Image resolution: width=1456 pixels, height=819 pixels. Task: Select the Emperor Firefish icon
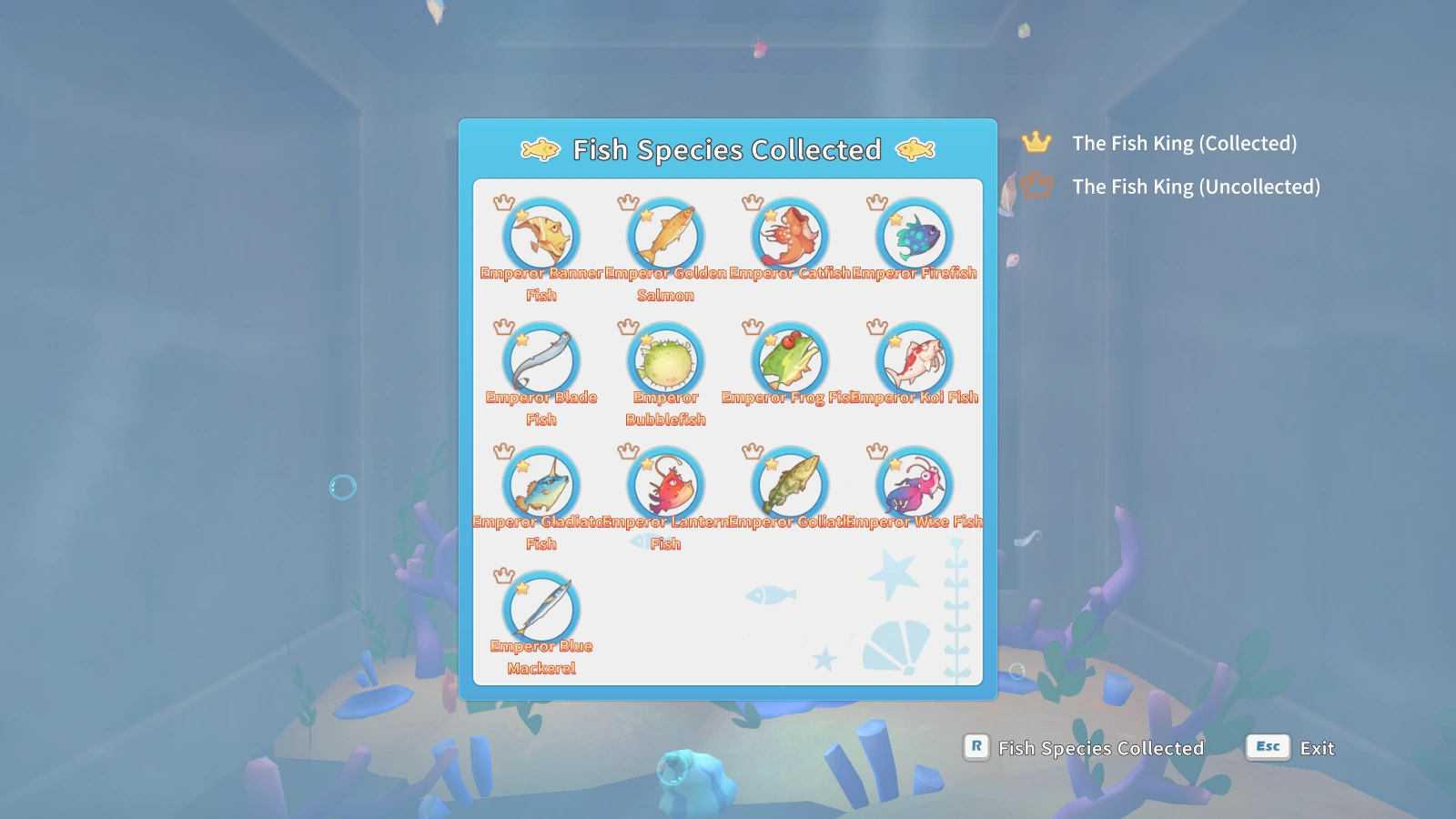point(913,236)
